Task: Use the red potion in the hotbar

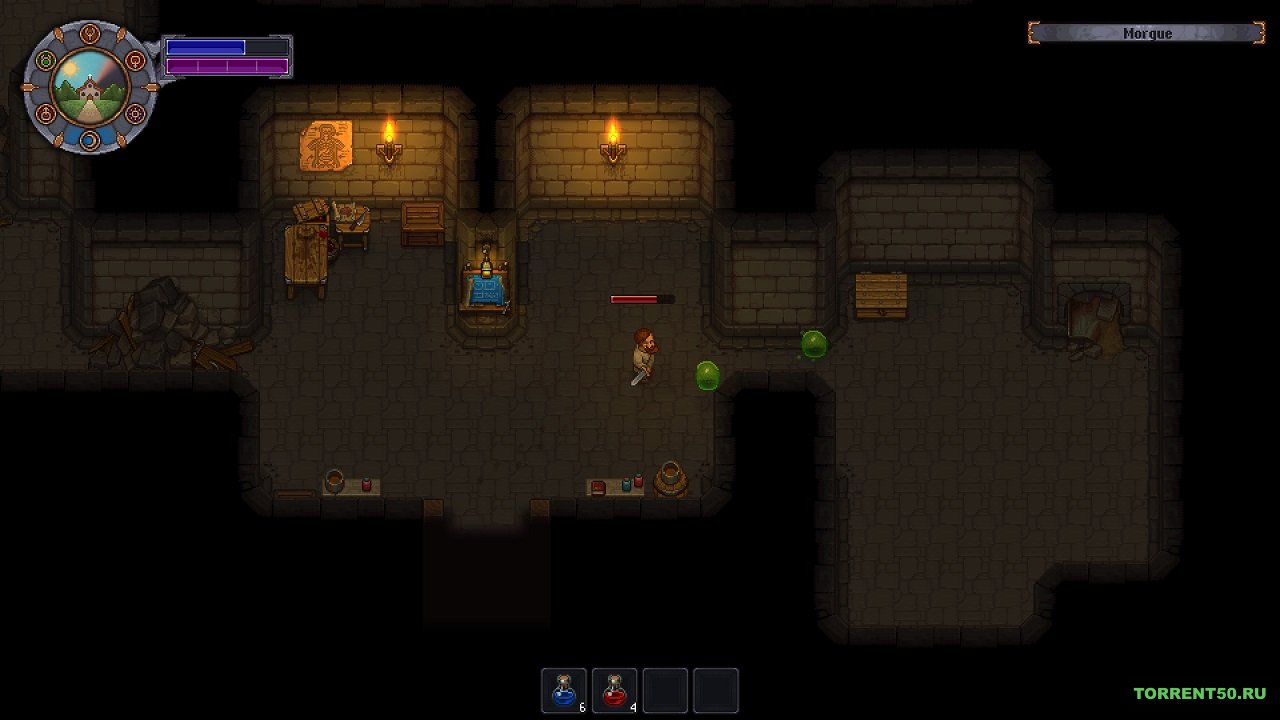Action: pyautogui.click(x=615, y=690)
